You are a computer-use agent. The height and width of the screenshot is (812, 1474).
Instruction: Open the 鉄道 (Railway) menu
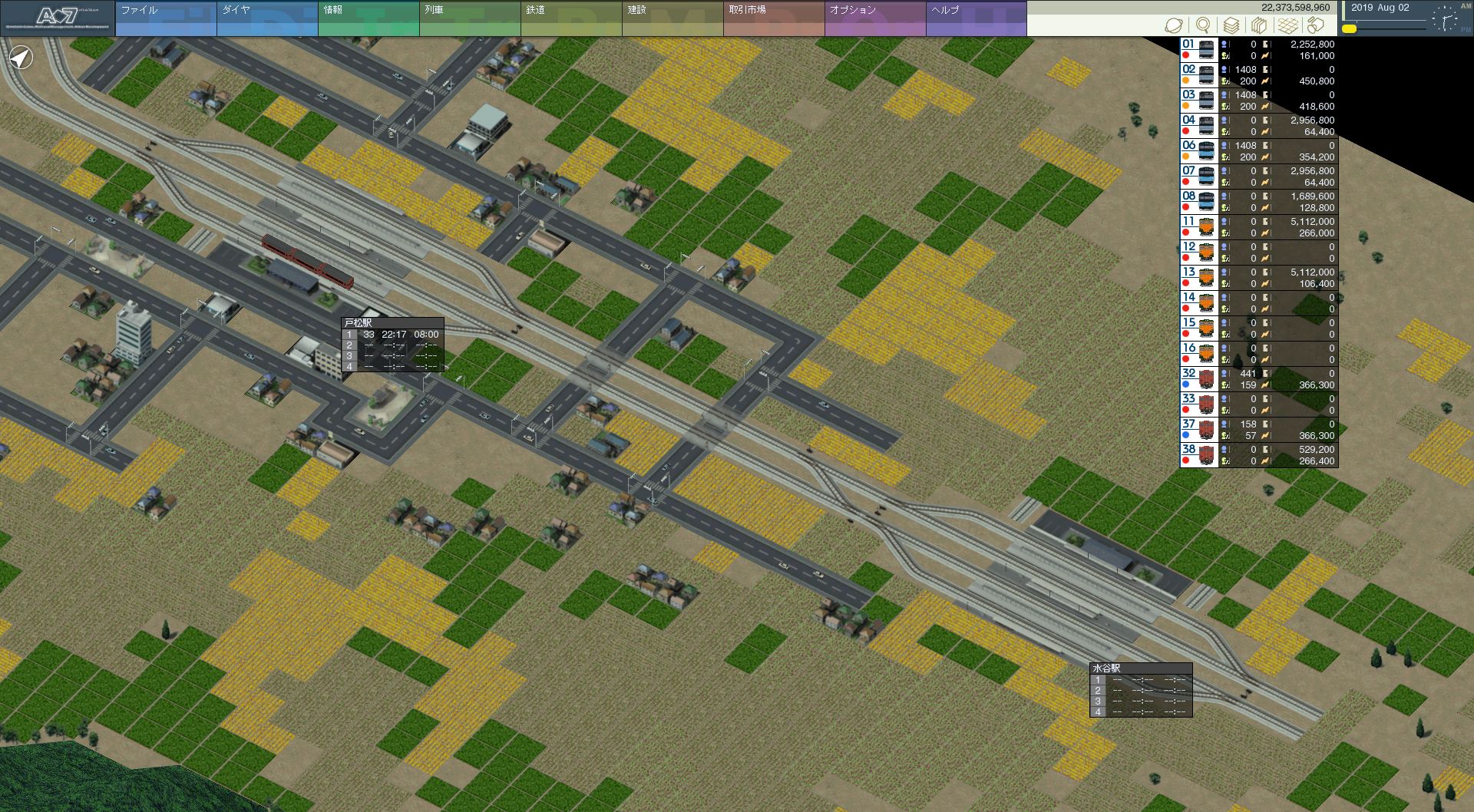point(570,18)
